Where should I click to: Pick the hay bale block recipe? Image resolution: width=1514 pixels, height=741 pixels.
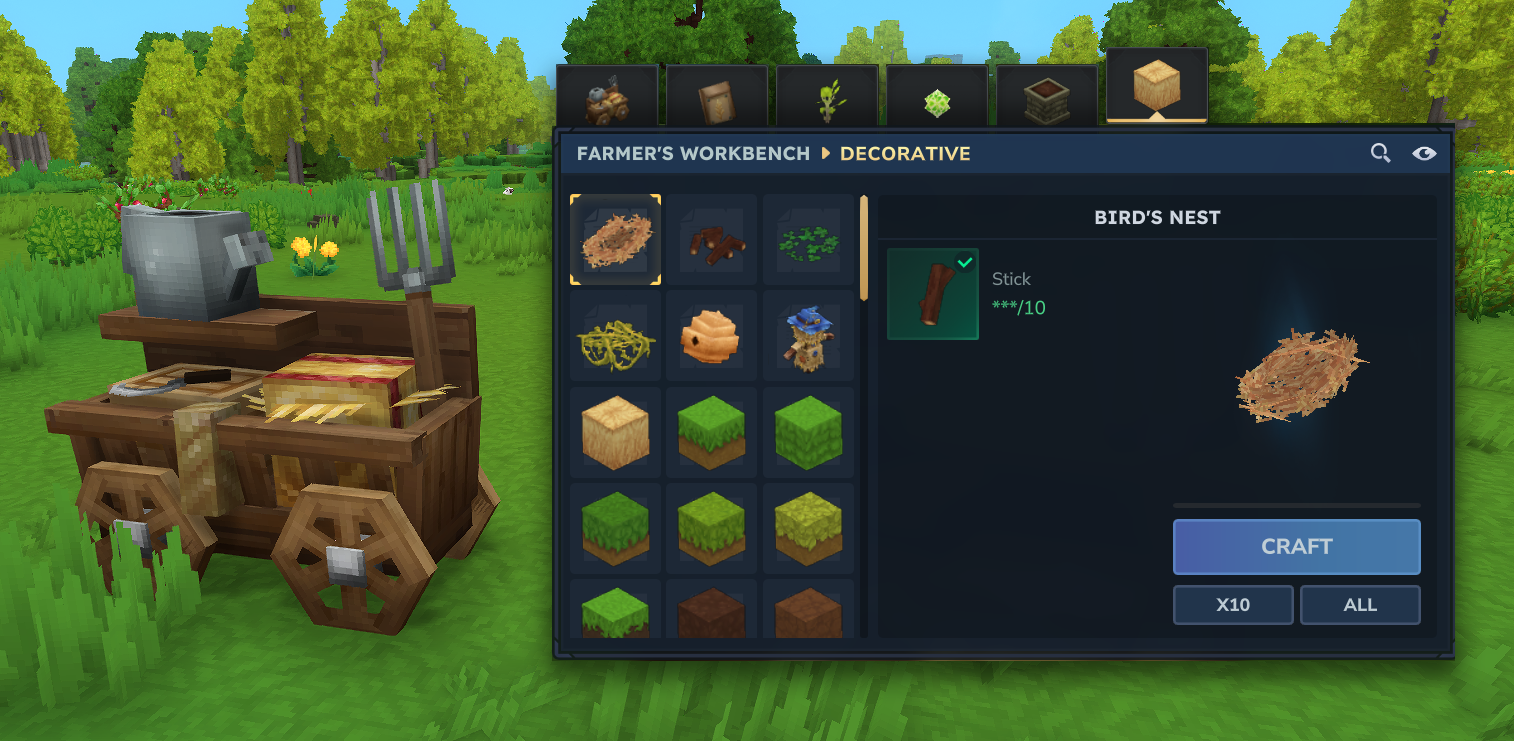615,432
